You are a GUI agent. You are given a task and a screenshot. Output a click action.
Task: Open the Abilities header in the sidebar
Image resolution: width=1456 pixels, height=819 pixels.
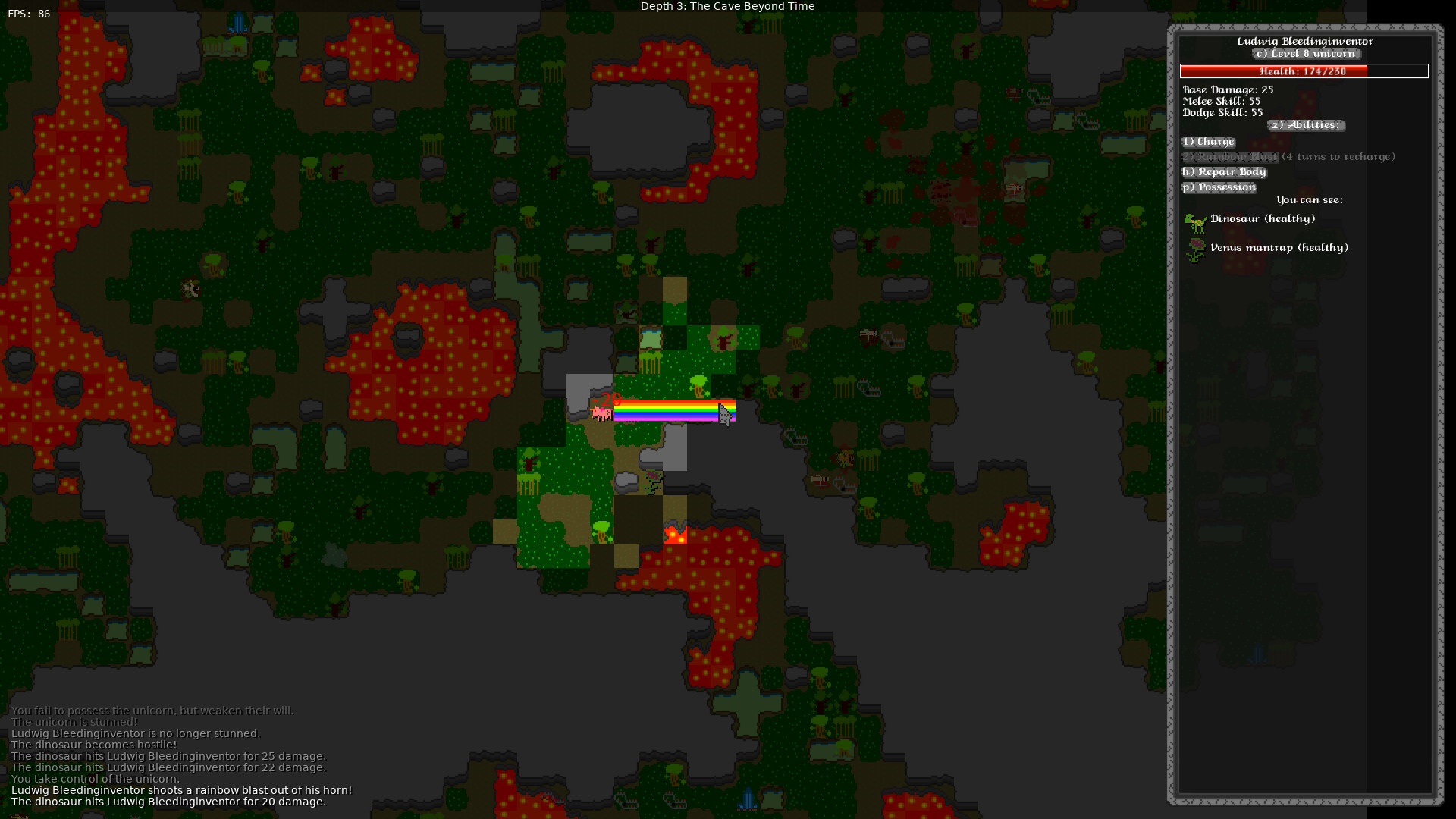point(1306,125)
